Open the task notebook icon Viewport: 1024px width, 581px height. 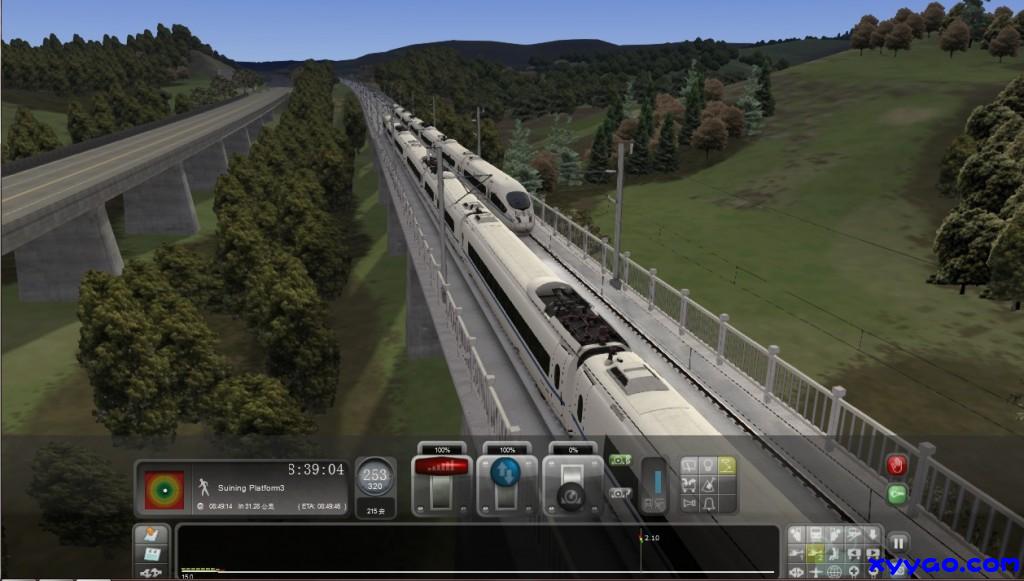tap(151, 534)
